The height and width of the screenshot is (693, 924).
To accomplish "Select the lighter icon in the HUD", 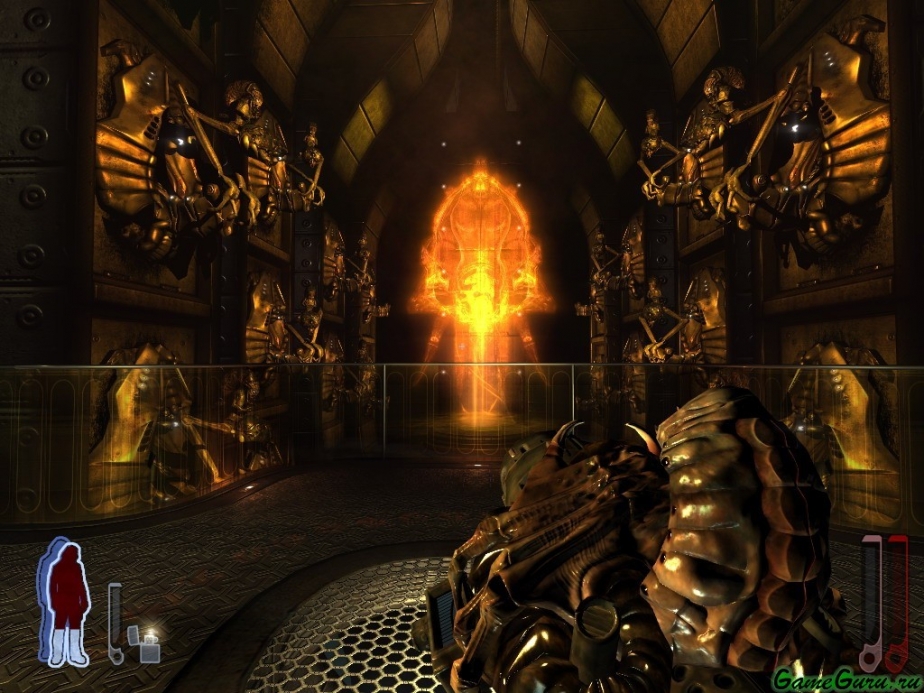I will tap(151, 645).
